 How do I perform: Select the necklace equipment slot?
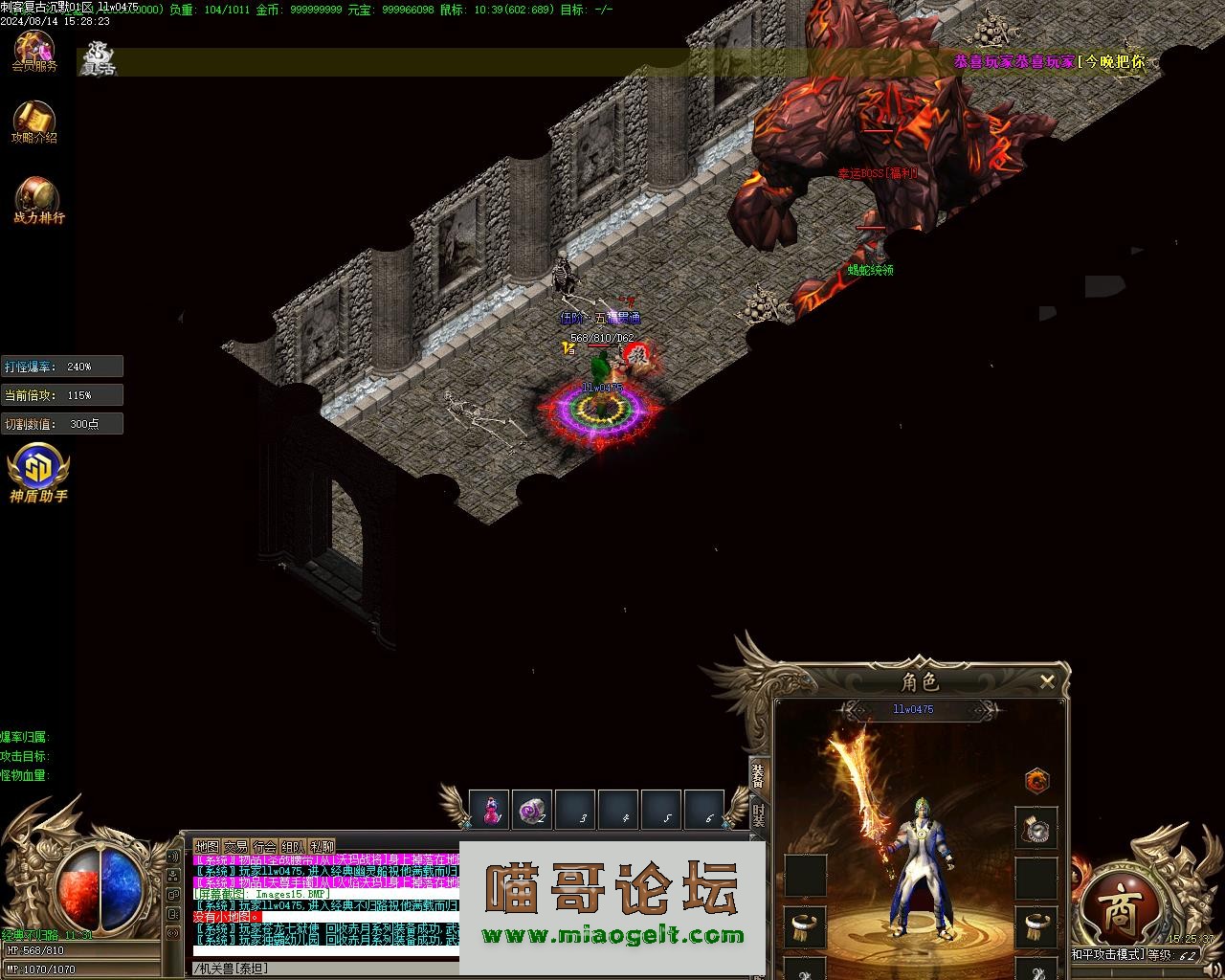click(1036, 828)
